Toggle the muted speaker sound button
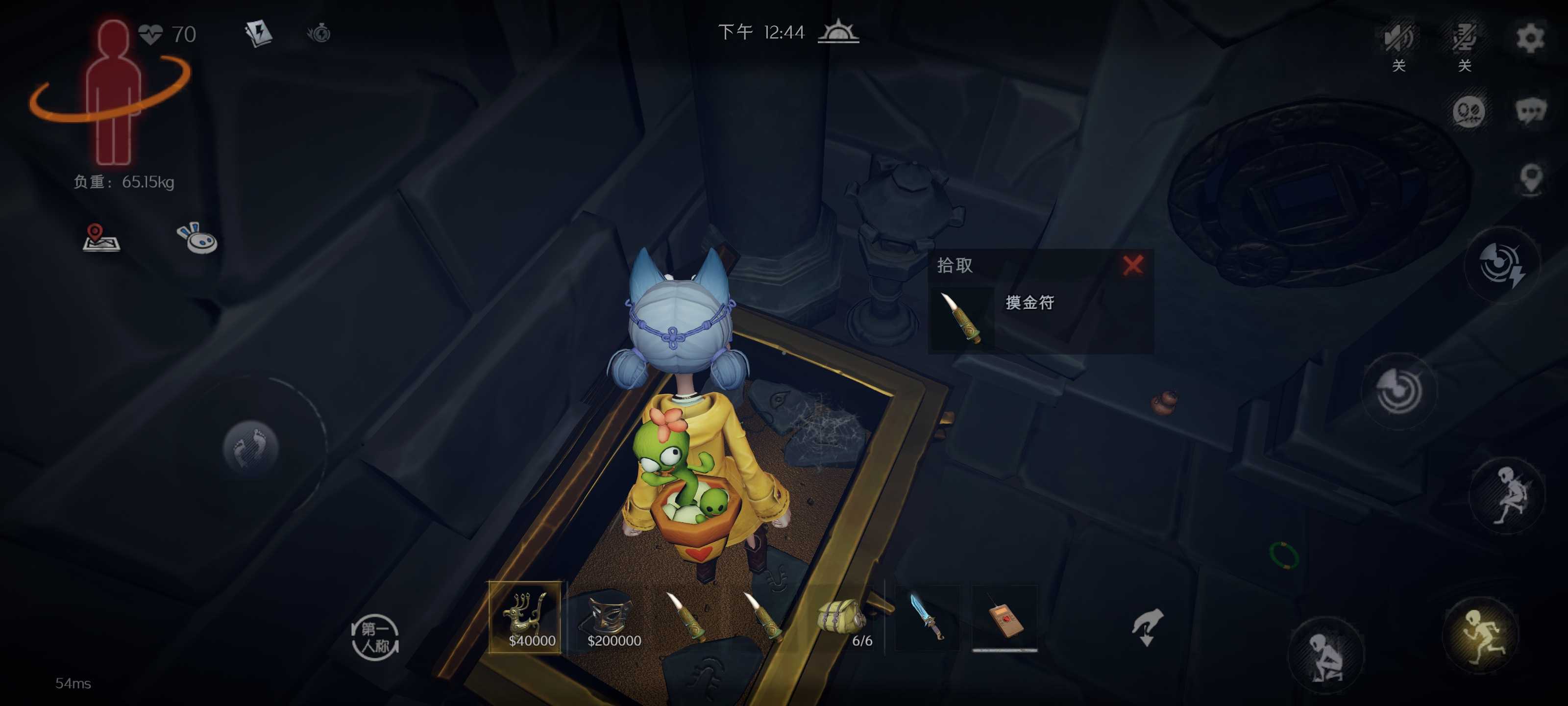This screenshot has height=706, width=1568. pos(1398,38)
